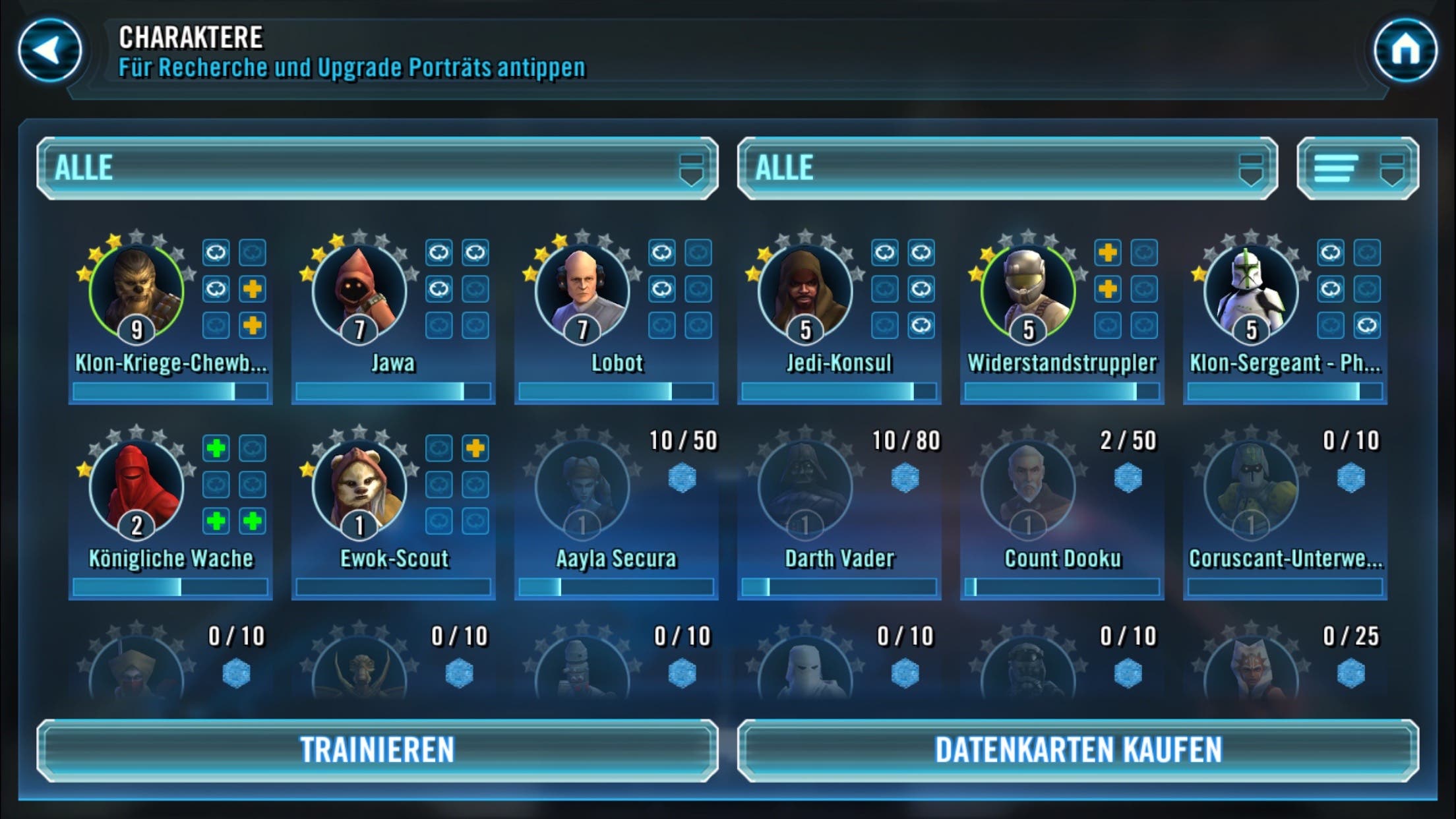Open the locked Count Dooku portrait
Viewport: 1456px width, 819px height.
click(1028, 488)
